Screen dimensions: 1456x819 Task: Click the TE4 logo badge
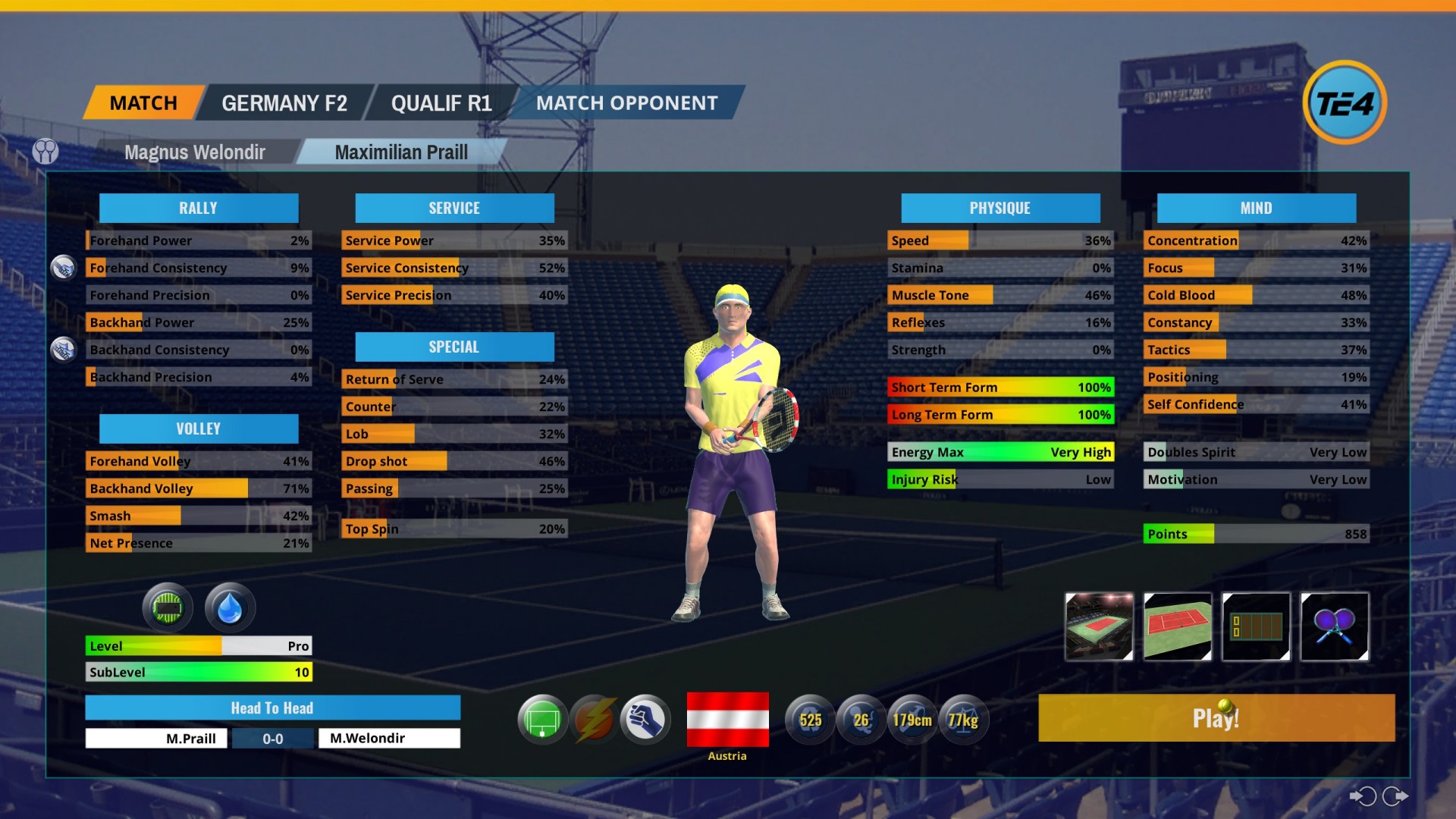[1344, 103]
